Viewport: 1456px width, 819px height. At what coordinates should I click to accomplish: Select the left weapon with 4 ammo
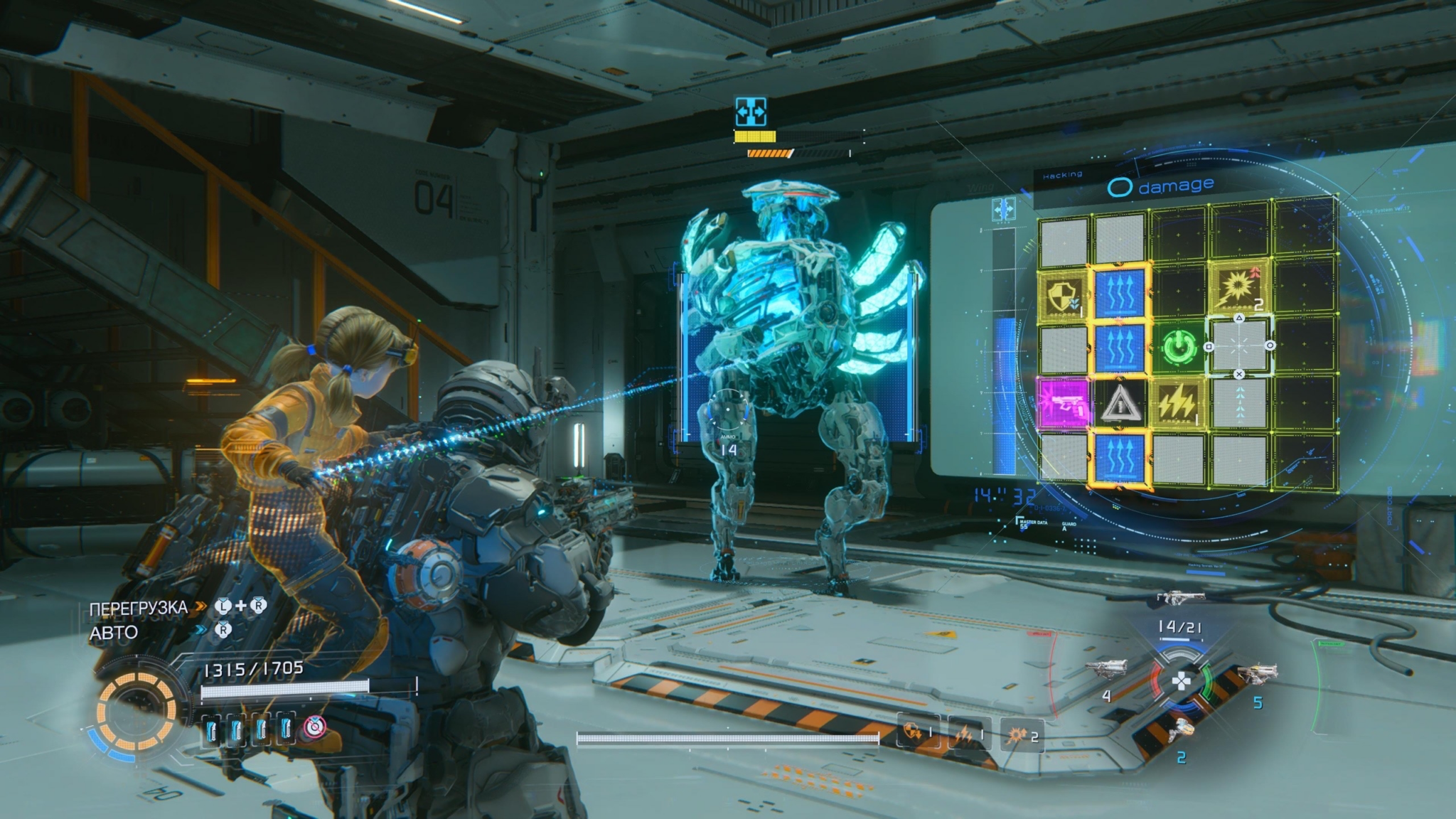[x=1108, y=669]
